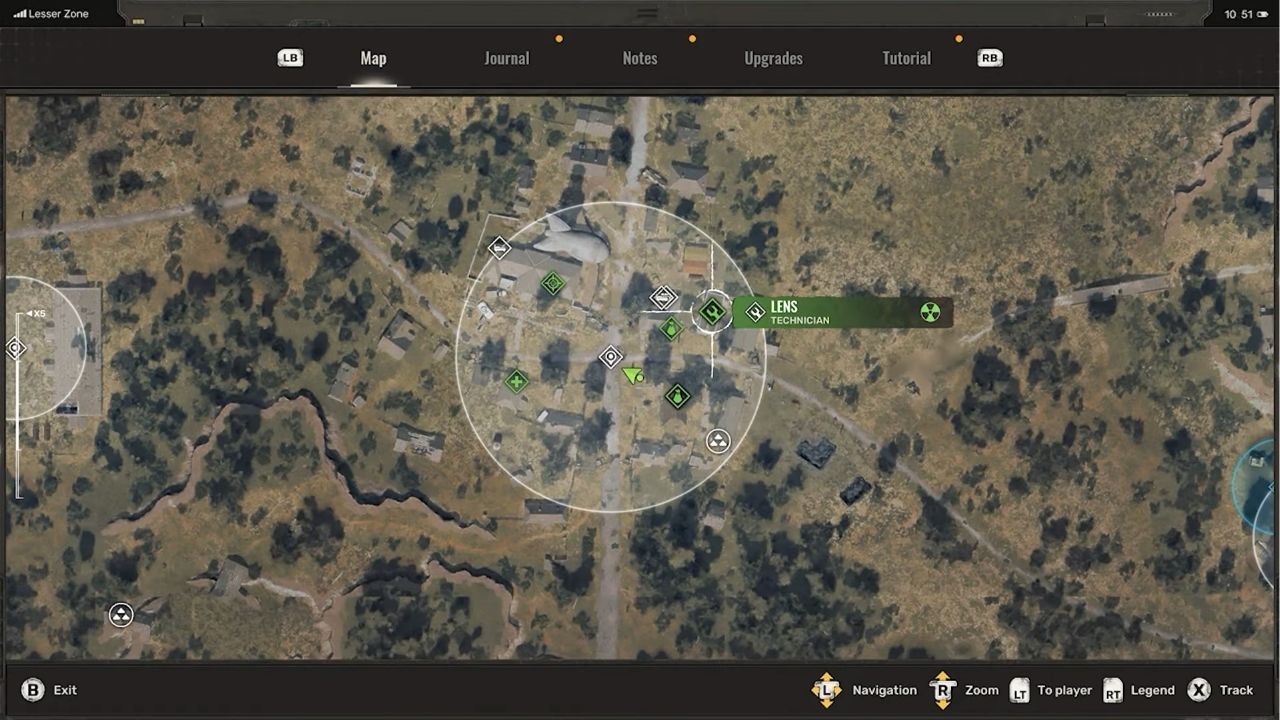Click the orange notification dot on Notes
1280x720 pixels.
pos(692,37)
